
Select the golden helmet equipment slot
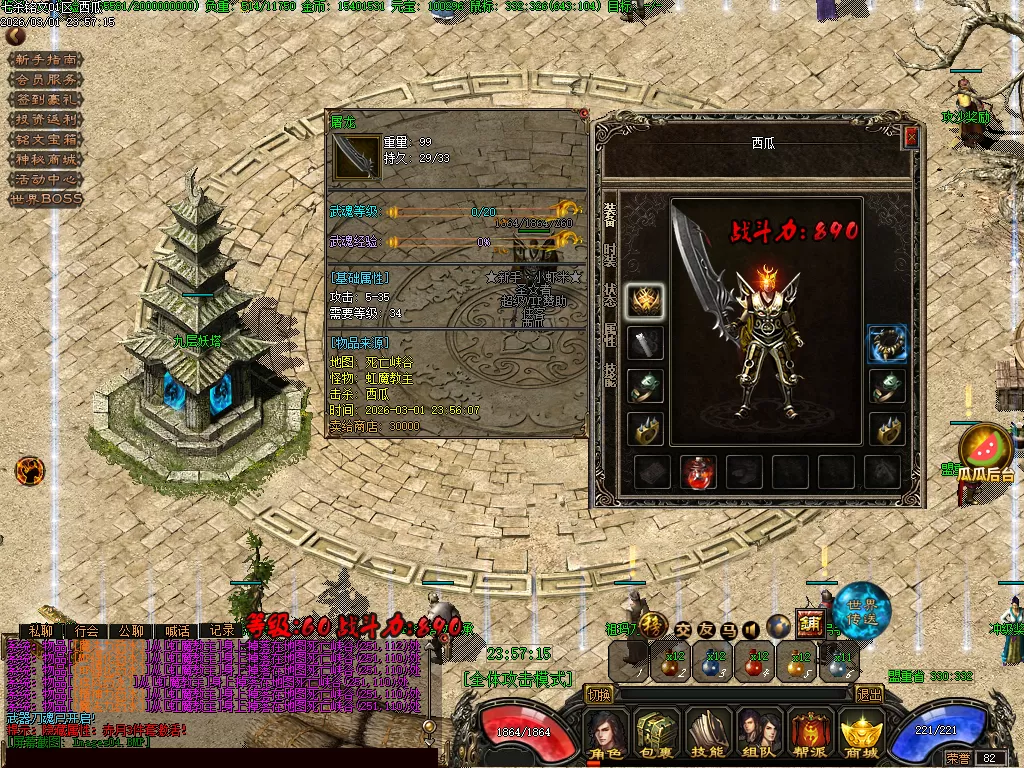645,301
